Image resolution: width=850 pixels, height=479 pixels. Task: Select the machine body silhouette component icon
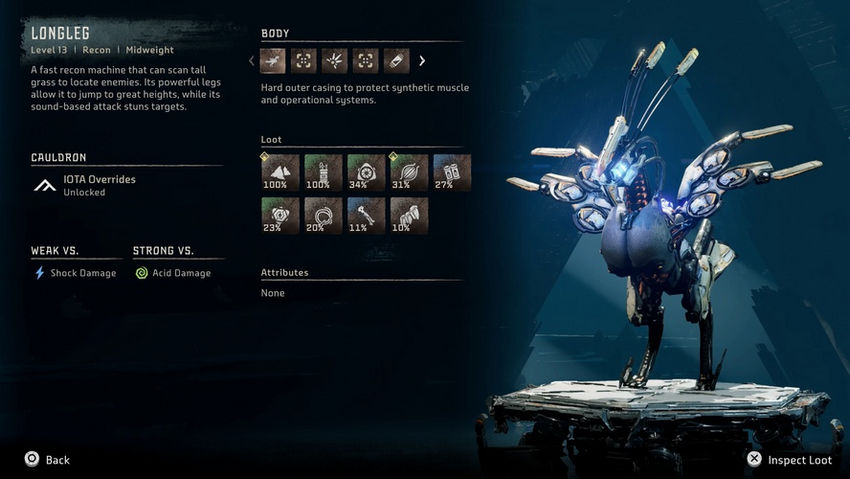(273, 61)
